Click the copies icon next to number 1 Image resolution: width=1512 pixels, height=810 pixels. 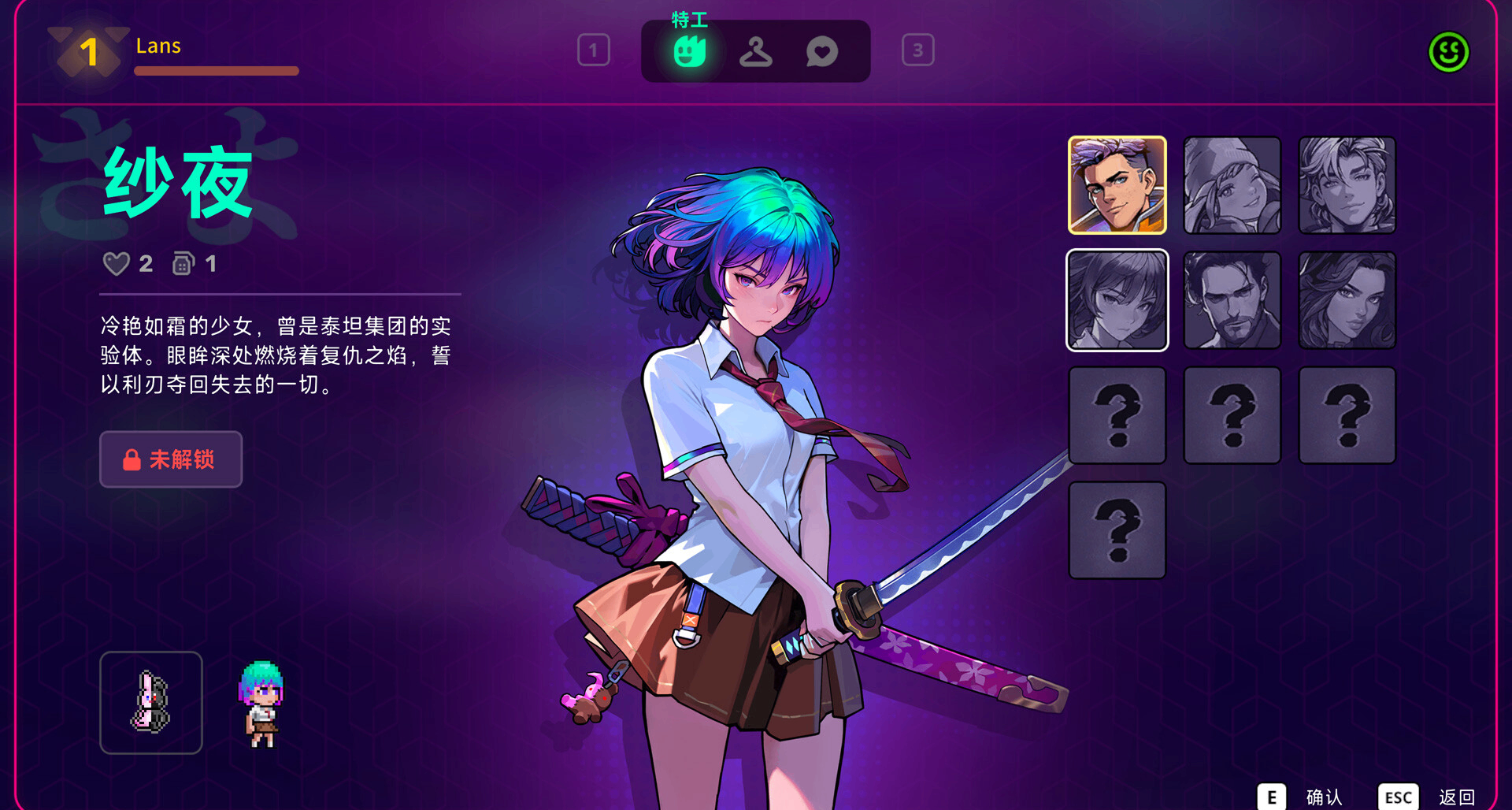click(183, 264)
